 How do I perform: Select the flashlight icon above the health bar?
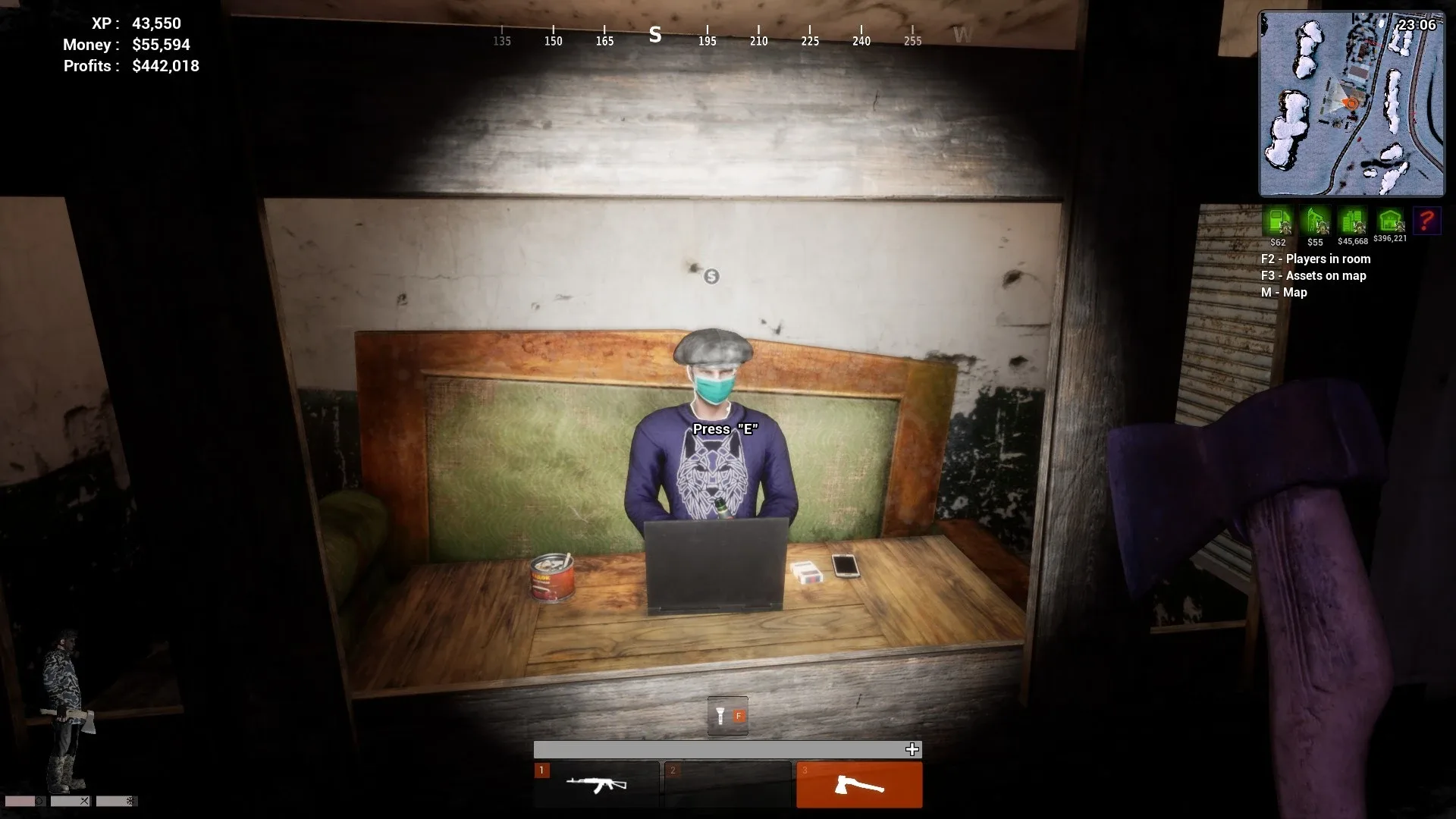(720, 714)
